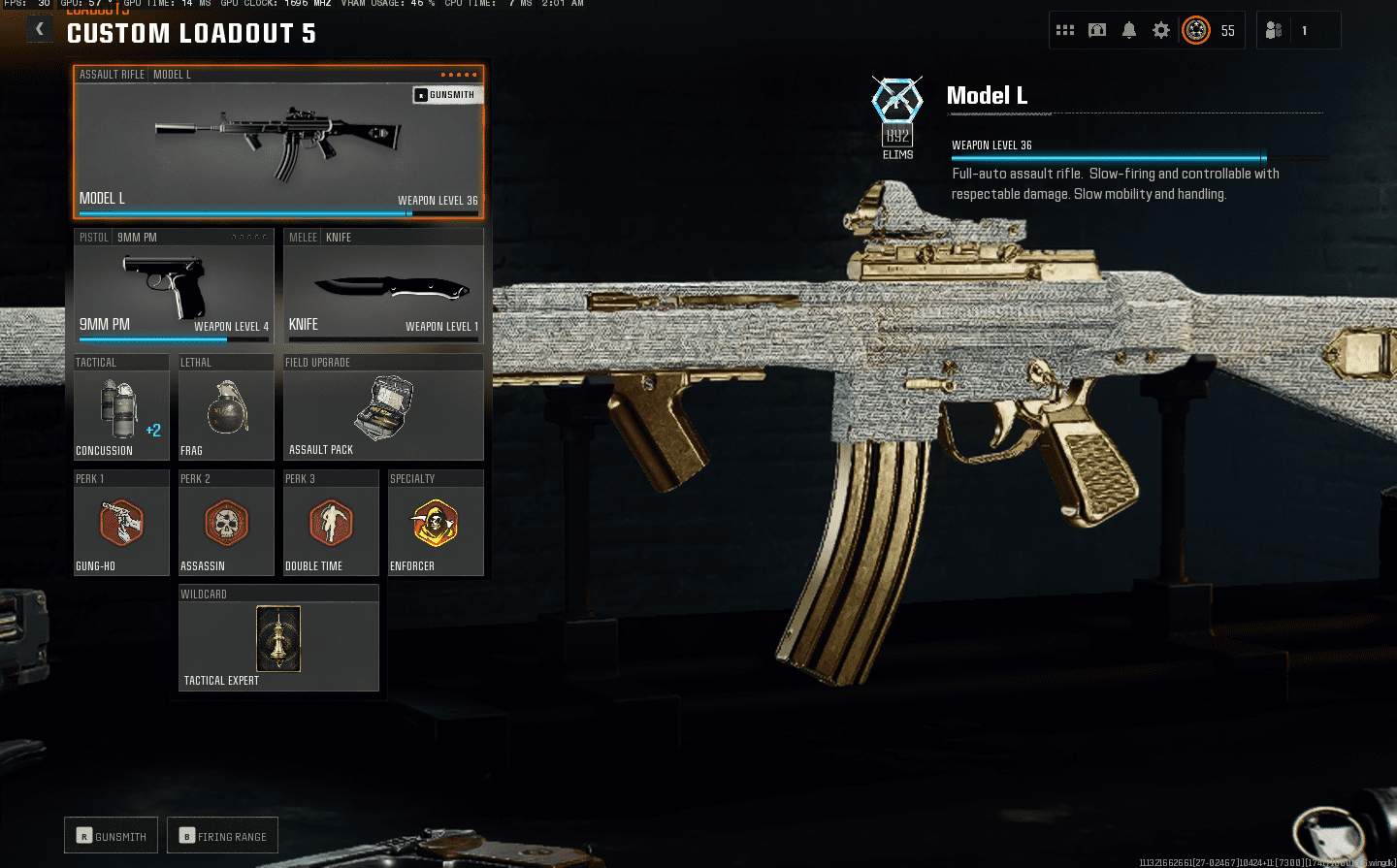Change the Assassin perk slot
Viewport: 1397px width, 868px height.
(226, 525)
